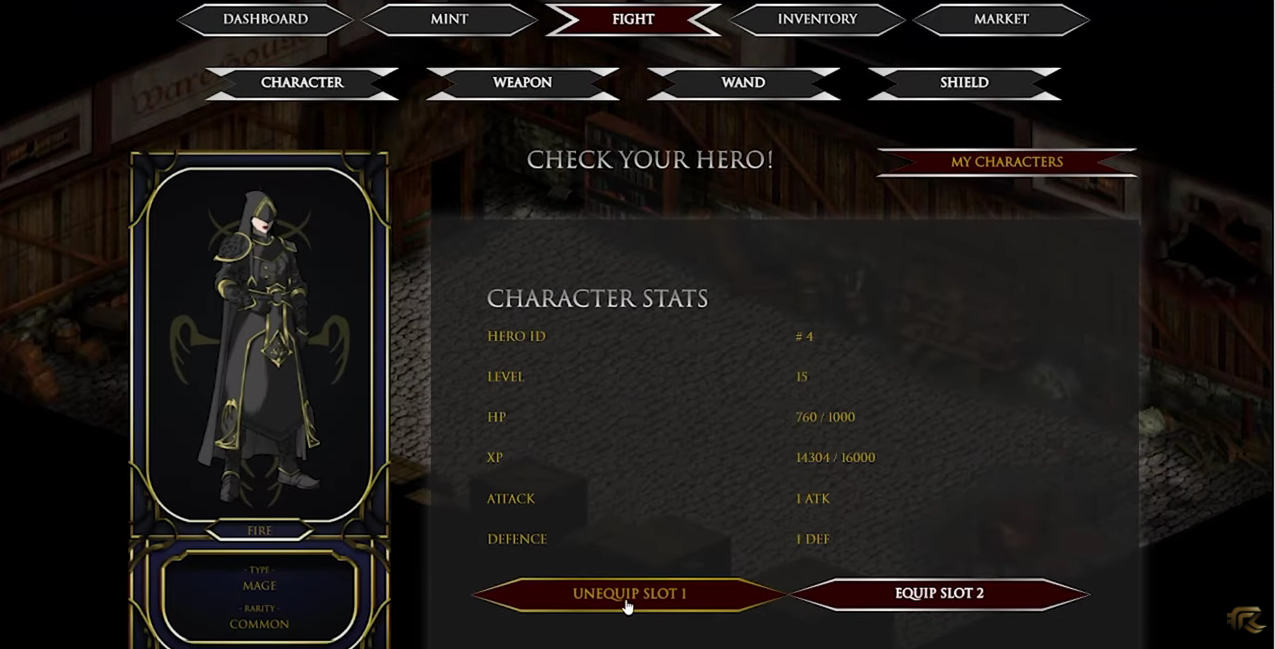Open the Dashboard tab
This screenshot has height=649, width=1275.
(265, 19)
